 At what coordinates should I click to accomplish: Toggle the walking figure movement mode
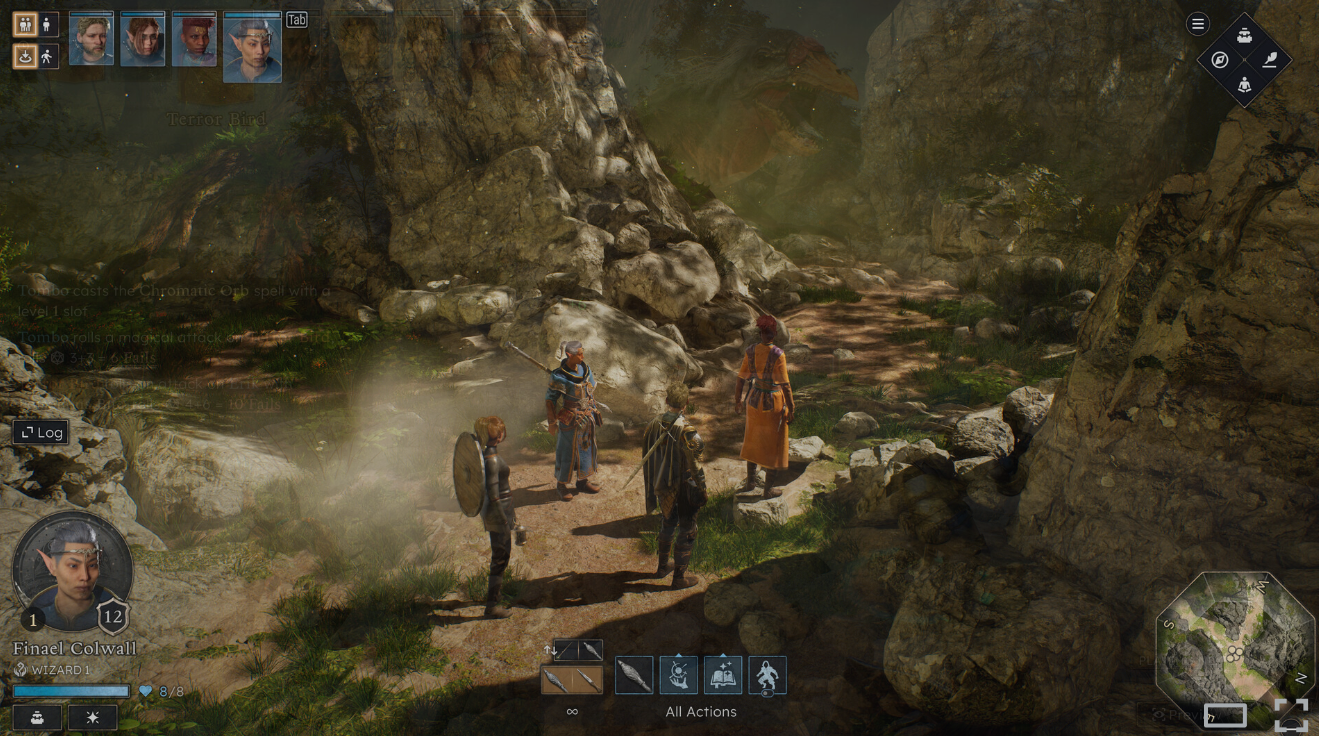(x=48, y=57)
